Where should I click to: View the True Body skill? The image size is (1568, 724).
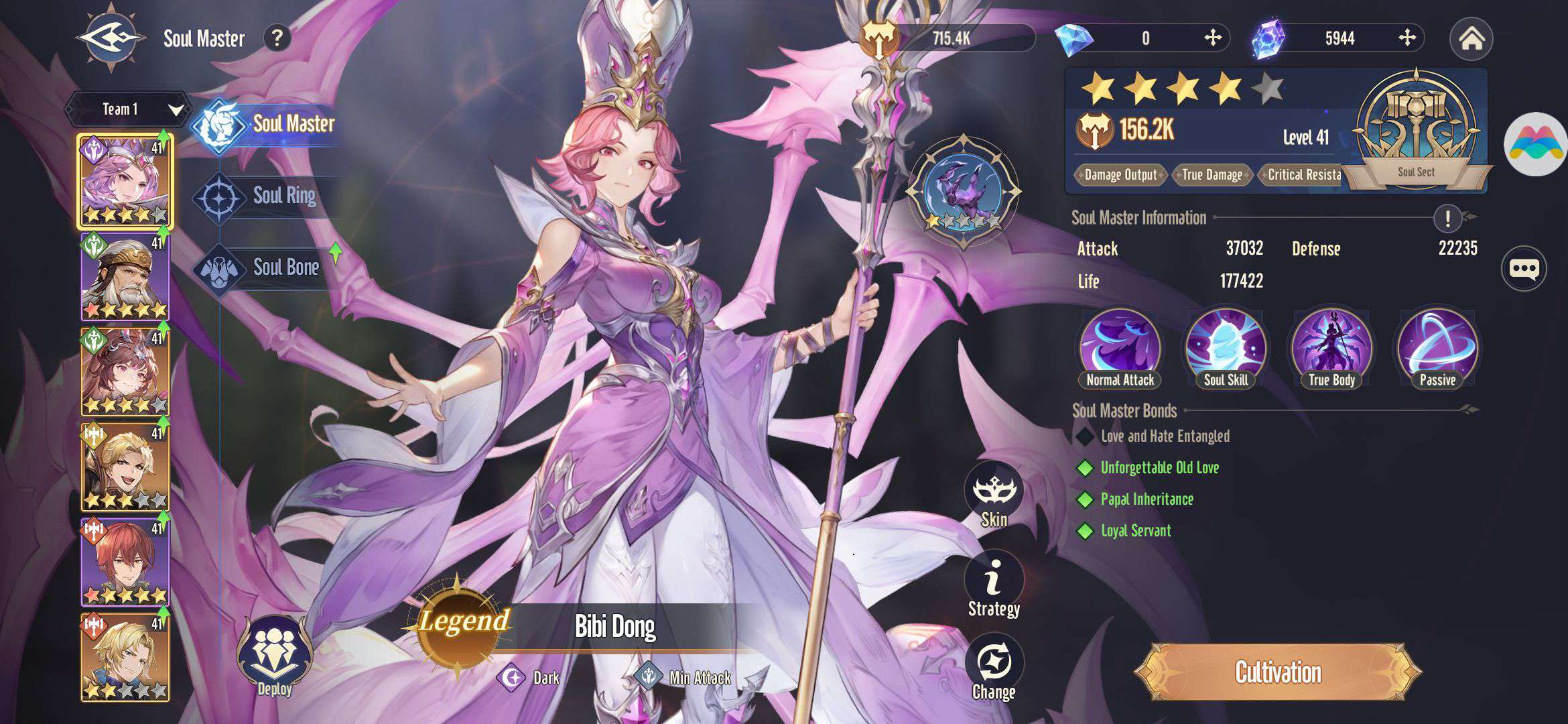click(1331, 349)
